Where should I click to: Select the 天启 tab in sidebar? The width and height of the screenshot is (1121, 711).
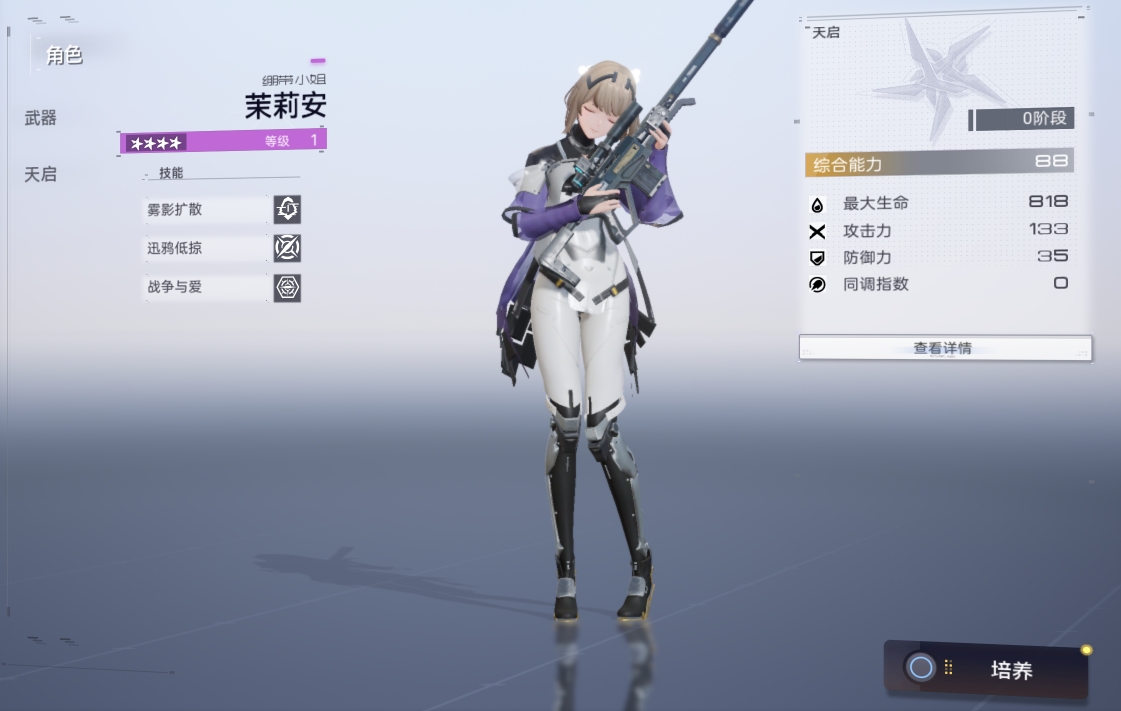(41, 174)
